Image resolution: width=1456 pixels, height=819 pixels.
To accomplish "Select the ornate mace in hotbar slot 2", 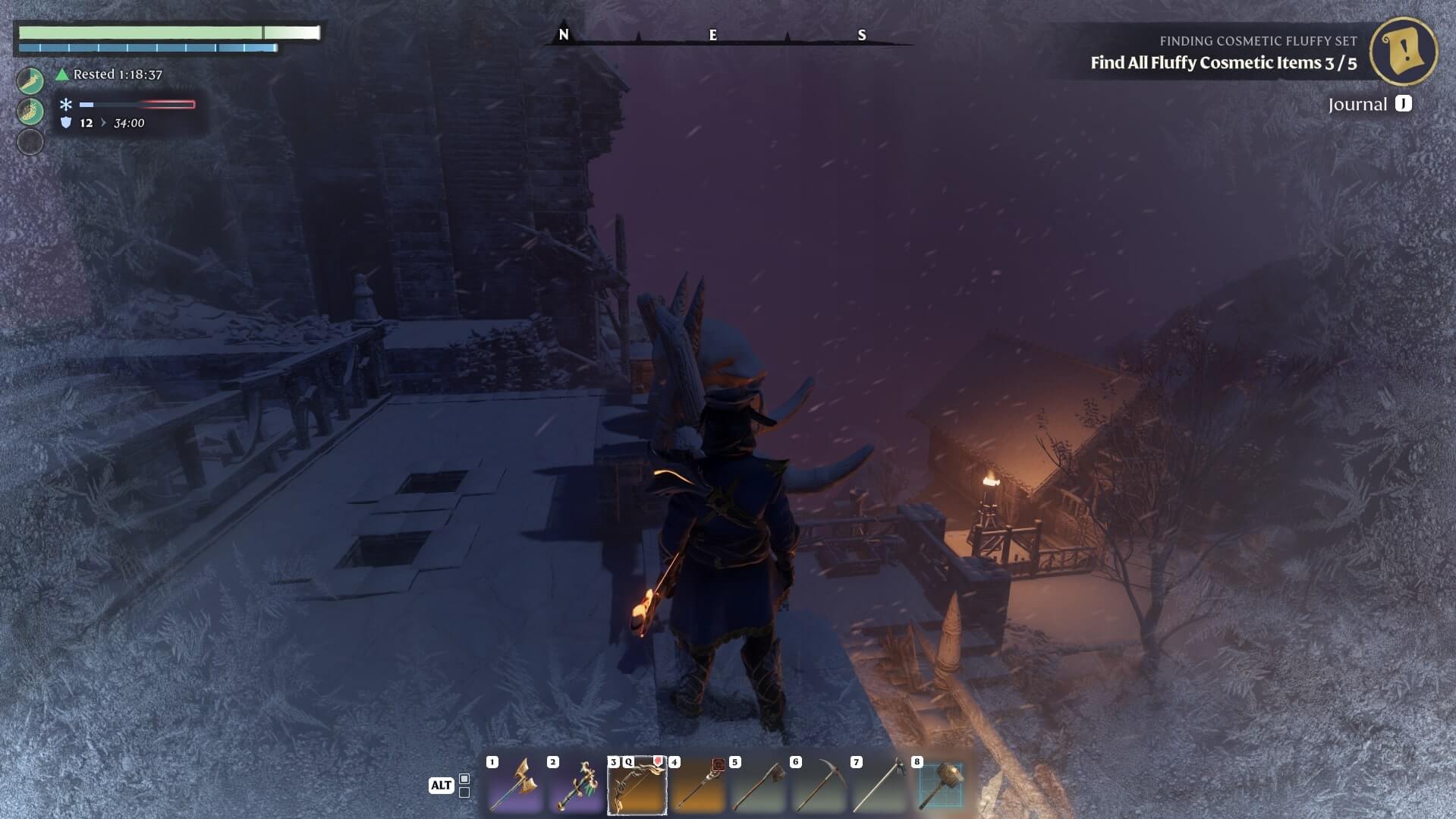I will pos(577,785).
